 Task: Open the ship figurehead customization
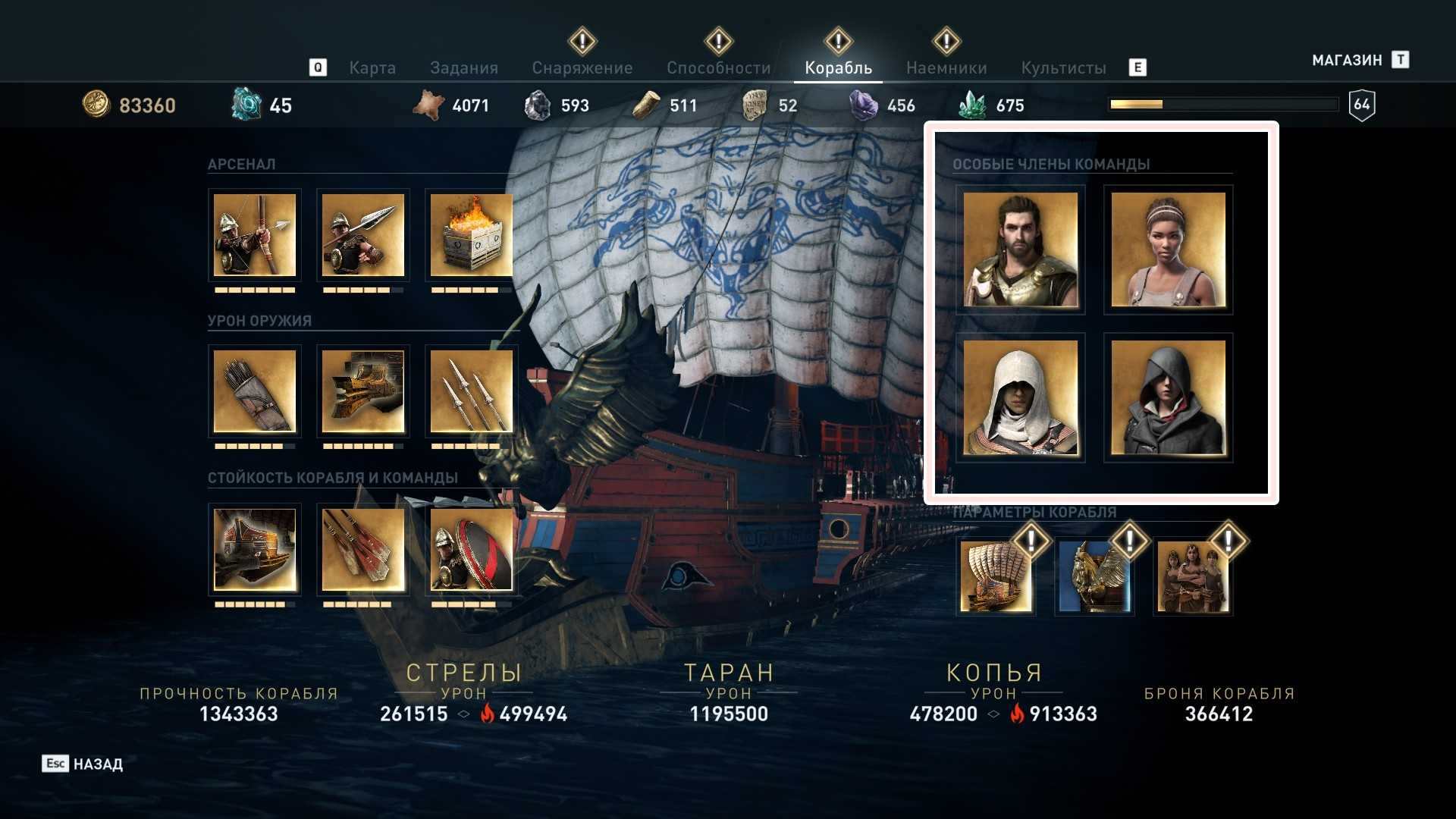click(1094, 577)
